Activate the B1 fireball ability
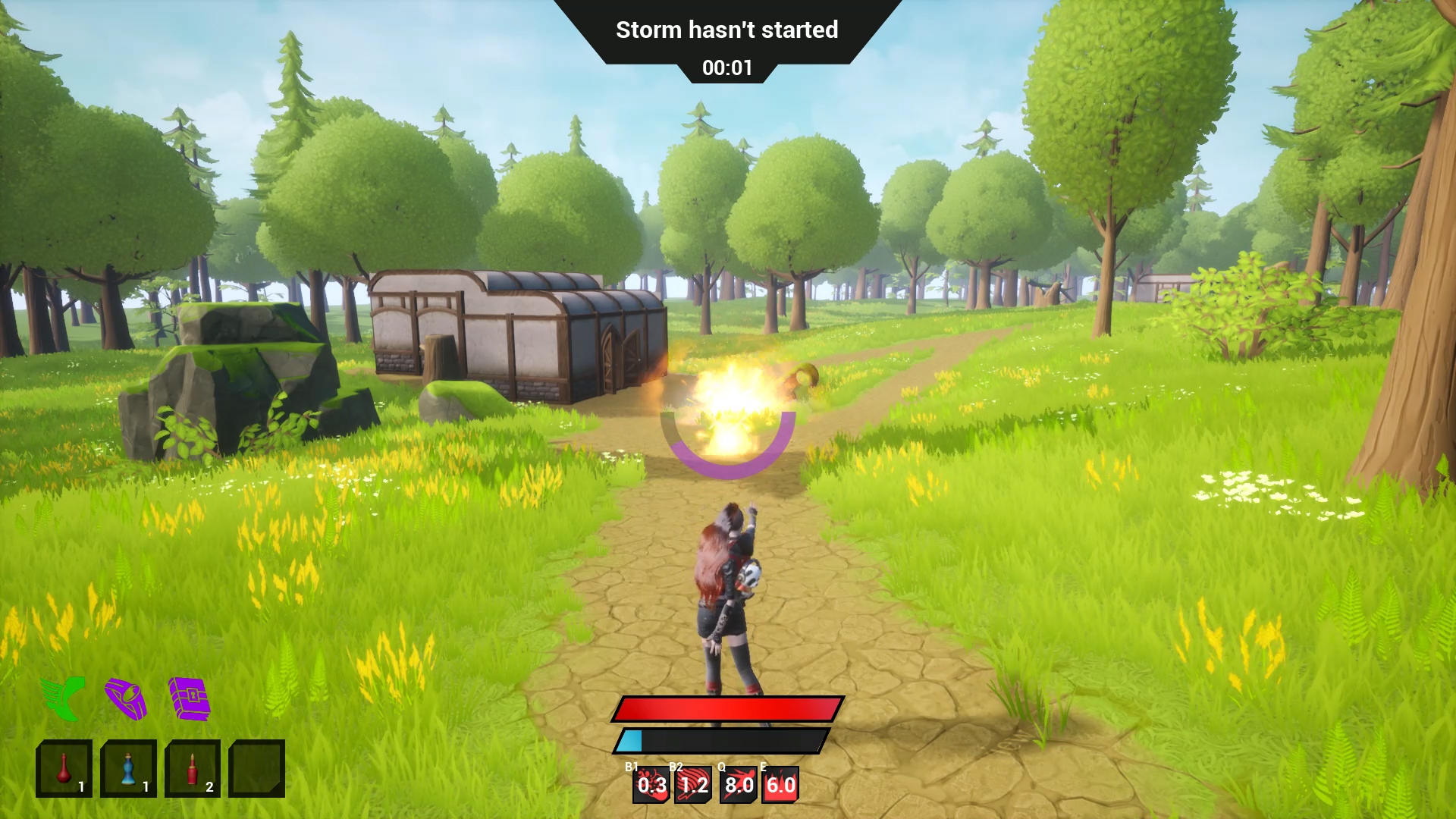 click(x=651, y=785)
